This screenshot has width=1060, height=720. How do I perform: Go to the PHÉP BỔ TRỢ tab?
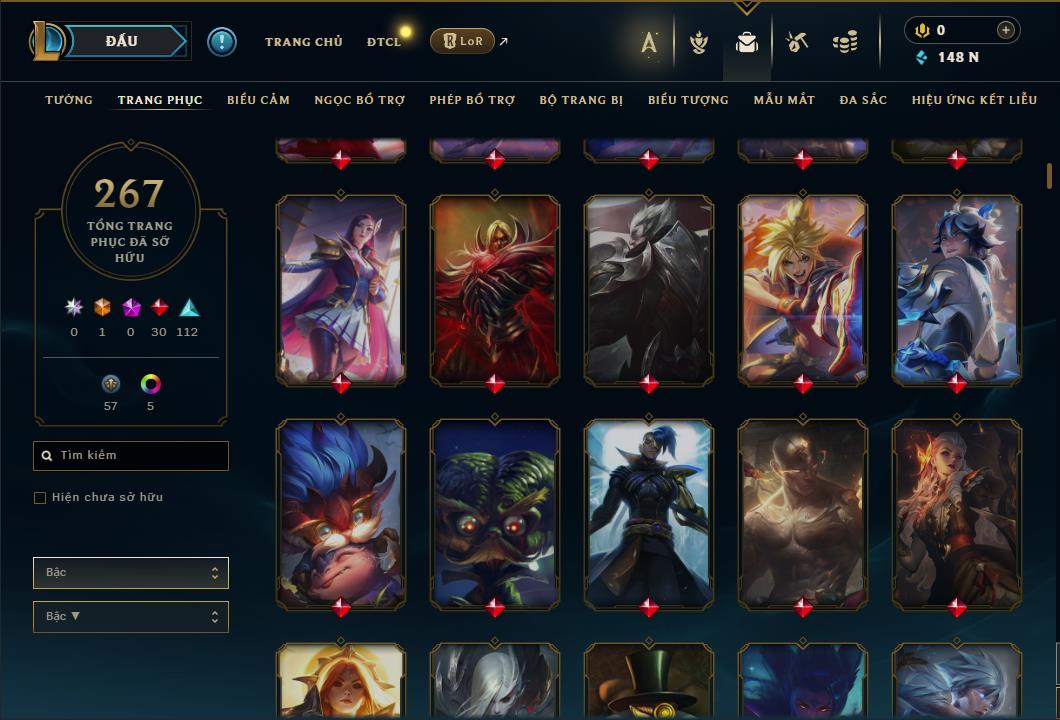pos(472,100)
